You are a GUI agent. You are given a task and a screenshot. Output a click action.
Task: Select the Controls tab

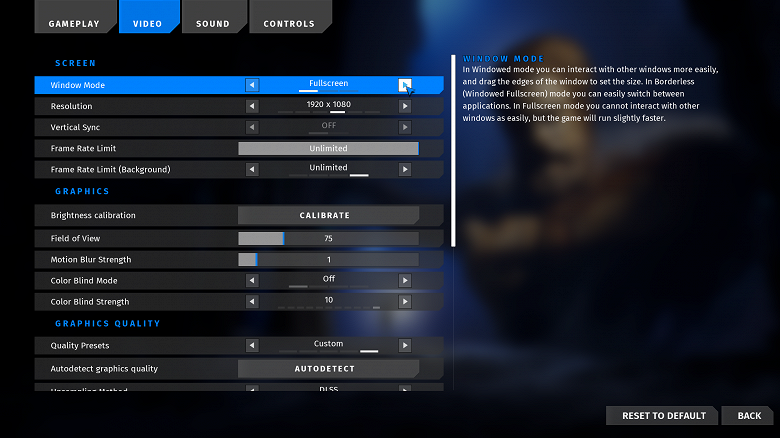pos(288,23)
